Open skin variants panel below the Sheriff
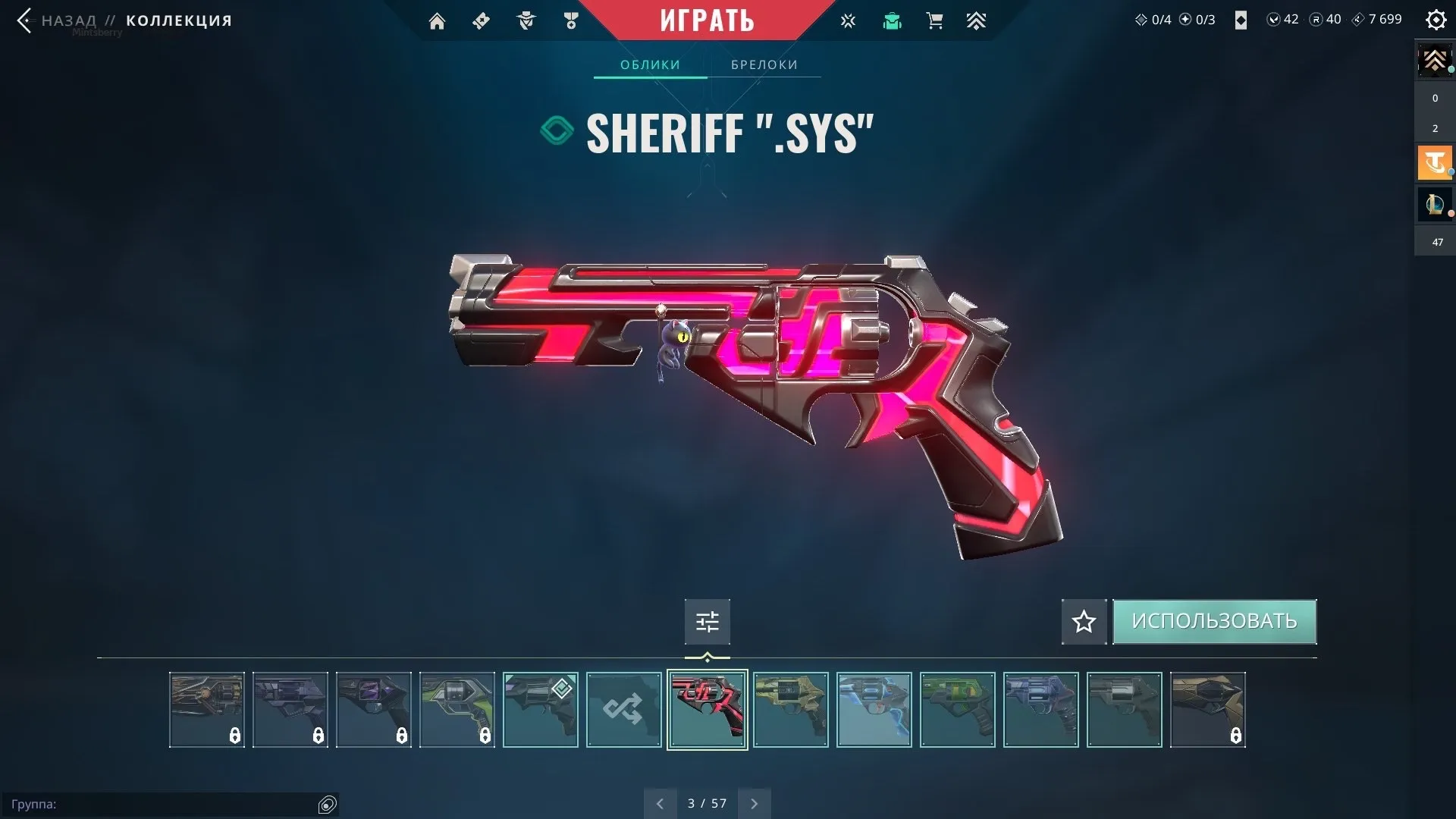Screen dimensions: 1456x819 click(707, 621)
